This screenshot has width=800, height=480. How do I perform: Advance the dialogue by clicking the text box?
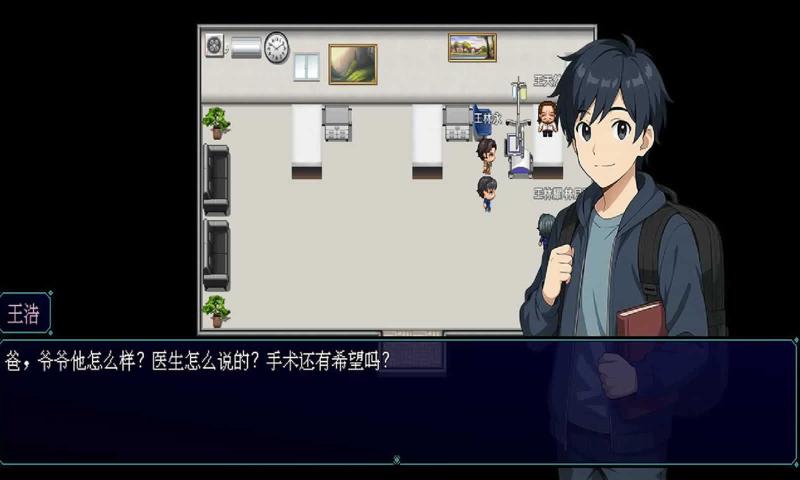[x=300, y=400]
